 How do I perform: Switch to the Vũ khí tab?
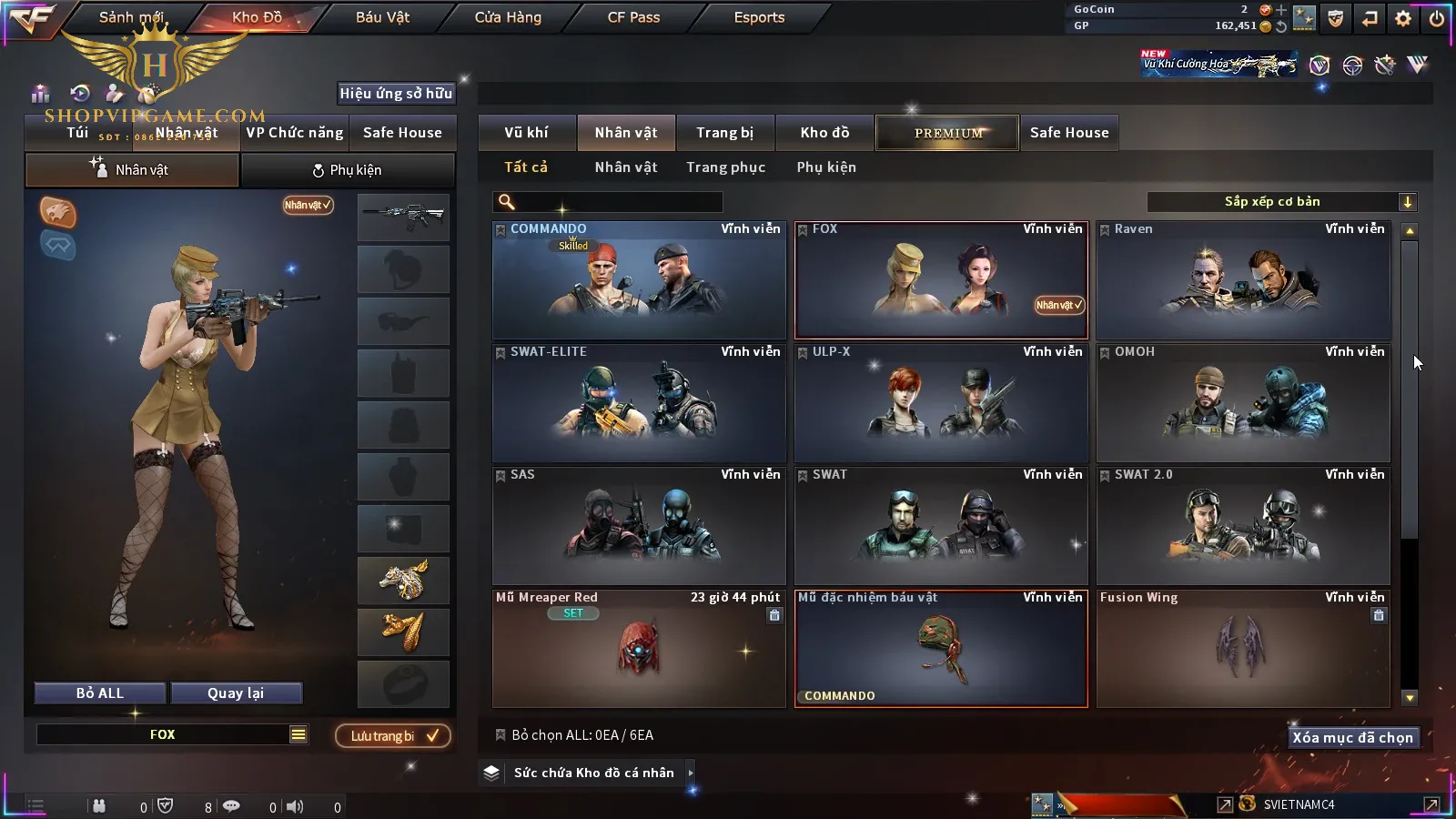pos(526,133)
